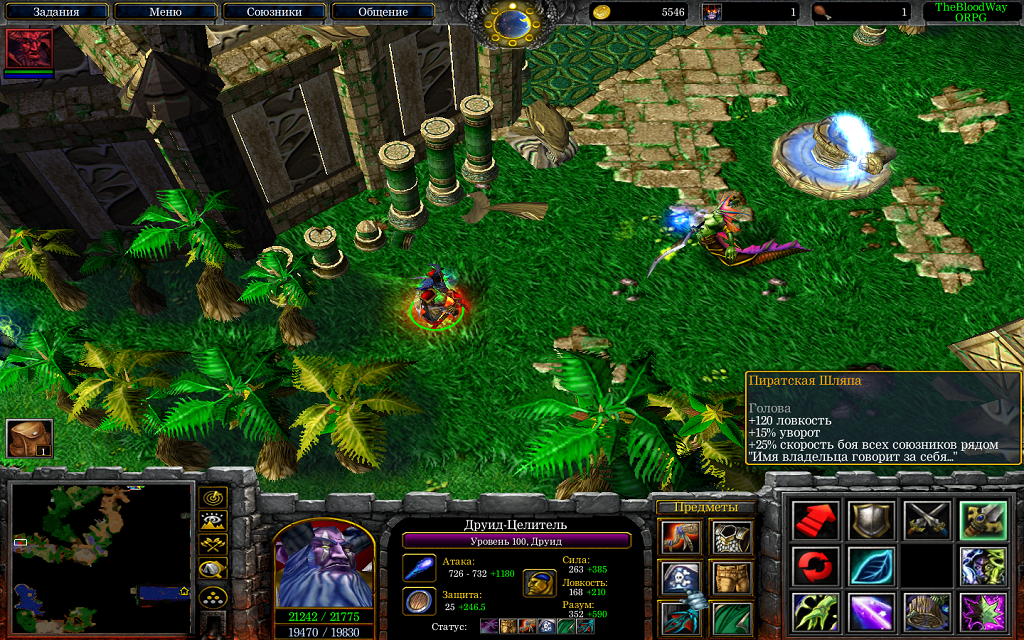Use the red circular arrows patrol command
Image resolution: width=1024 pixels, height=640 pixels.
point(815,566)
